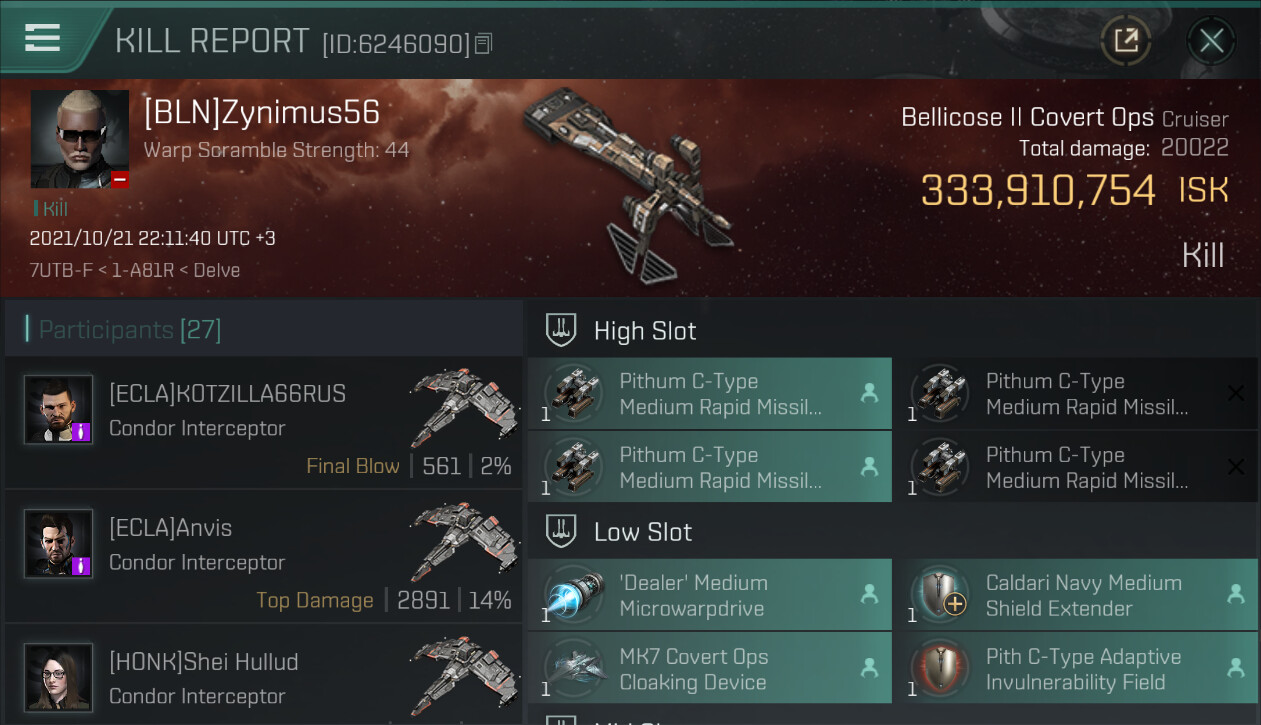
Task: Collapse the High Slot section header
Action: [x=645, y=331]
